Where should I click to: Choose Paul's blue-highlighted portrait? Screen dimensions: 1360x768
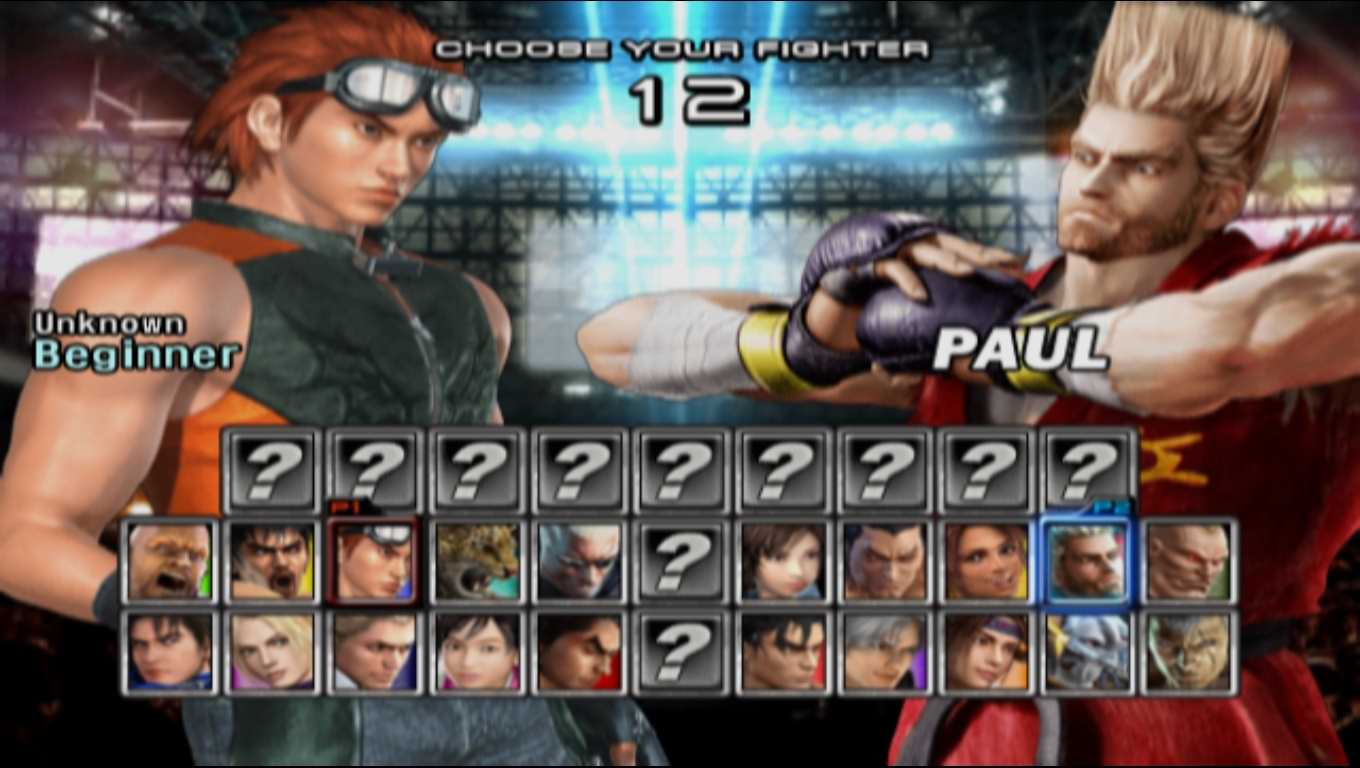tap(1087, 561)
